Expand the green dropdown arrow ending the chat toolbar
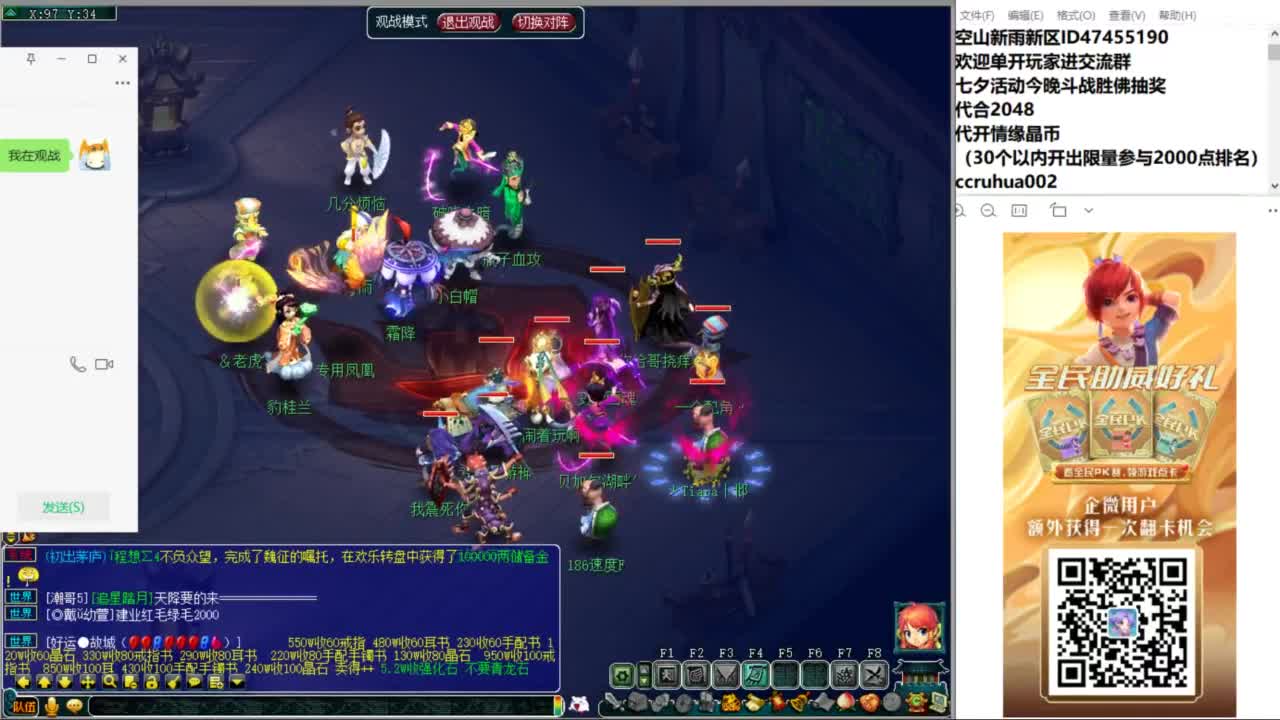The width and height of the screenshot is (1280, 720). tap(237, 684)
